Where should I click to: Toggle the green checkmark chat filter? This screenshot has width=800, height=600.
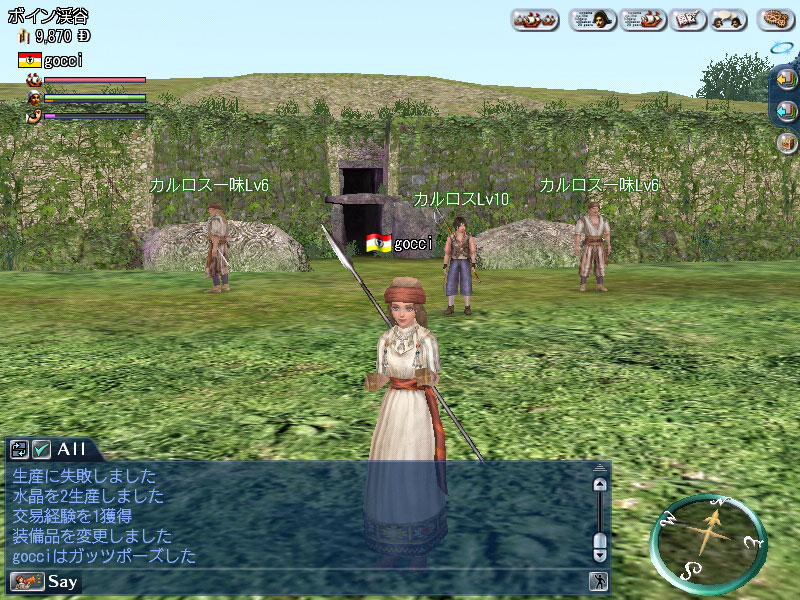pos(42,450)
